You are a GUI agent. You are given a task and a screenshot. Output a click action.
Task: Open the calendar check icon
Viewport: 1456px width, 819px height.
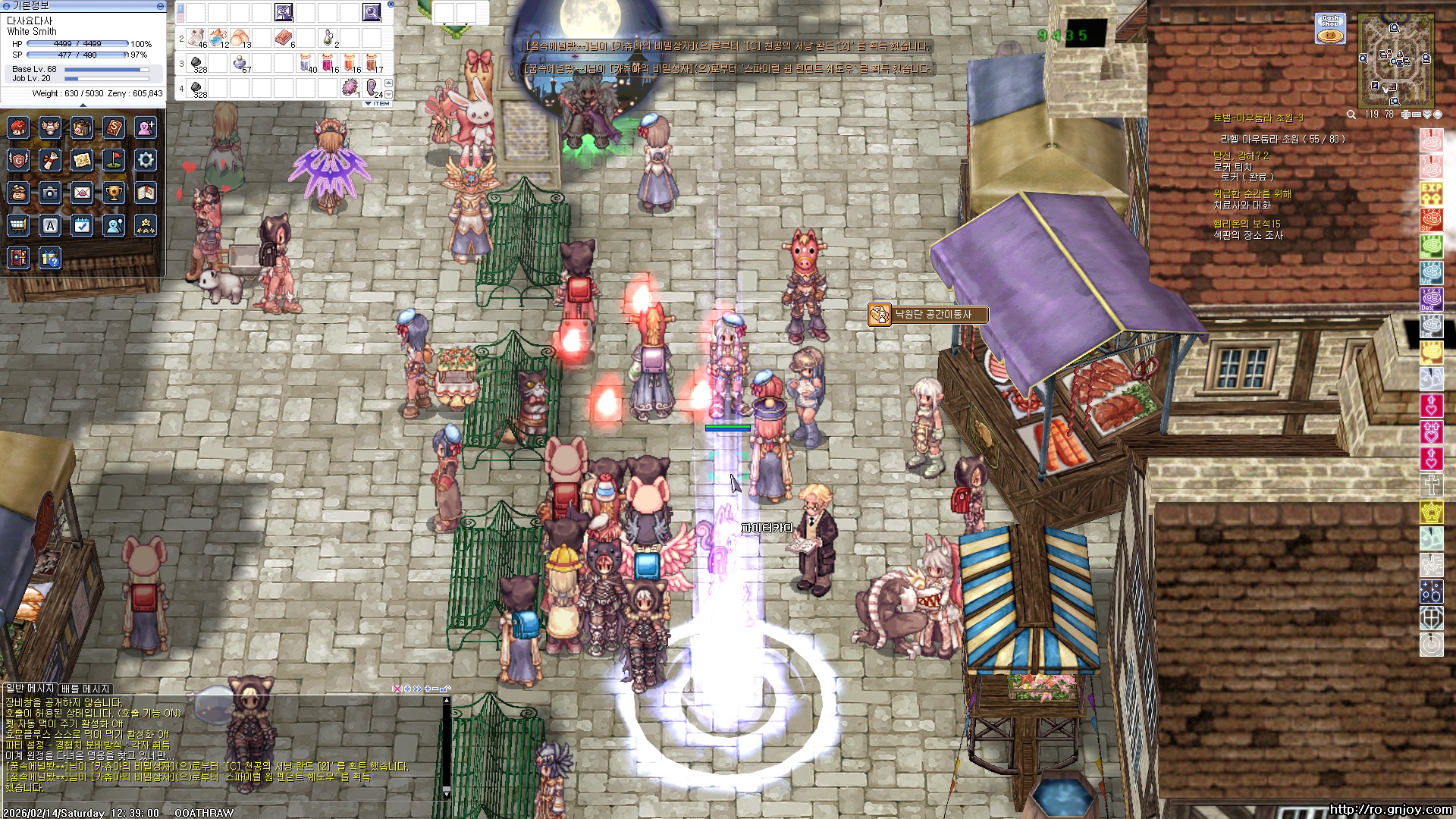(82, 226)
